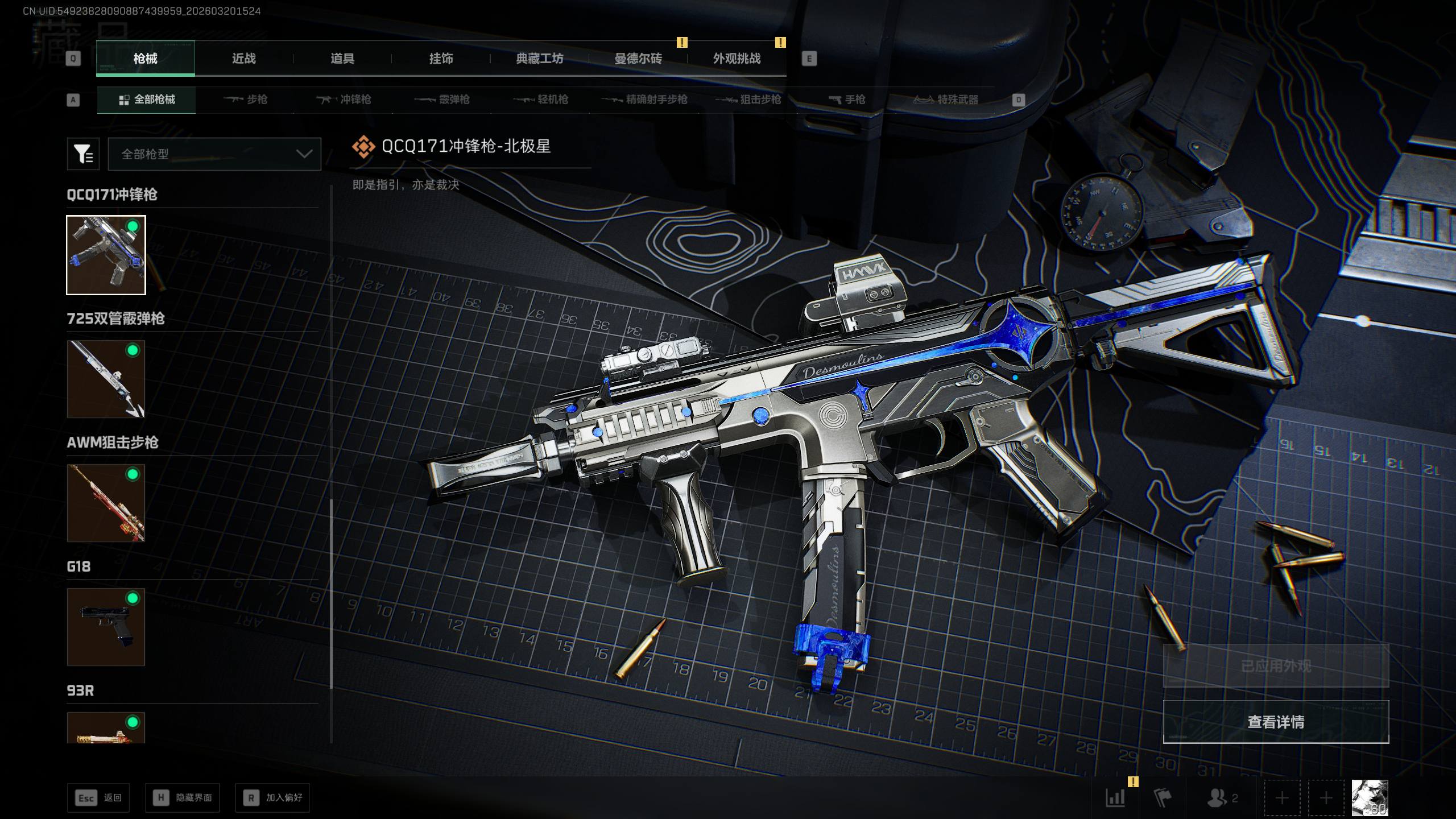Open 查看详情 view details
This screenshot has height=819, width=1456.
coord(1276,722)
